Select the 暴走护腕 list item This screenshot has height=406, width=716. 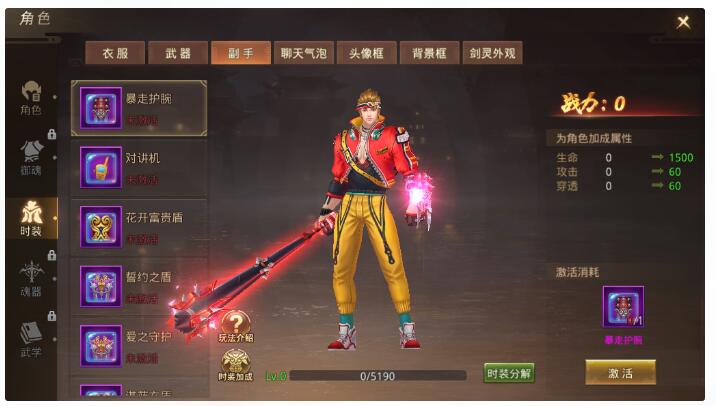click(x=139, y=108)
